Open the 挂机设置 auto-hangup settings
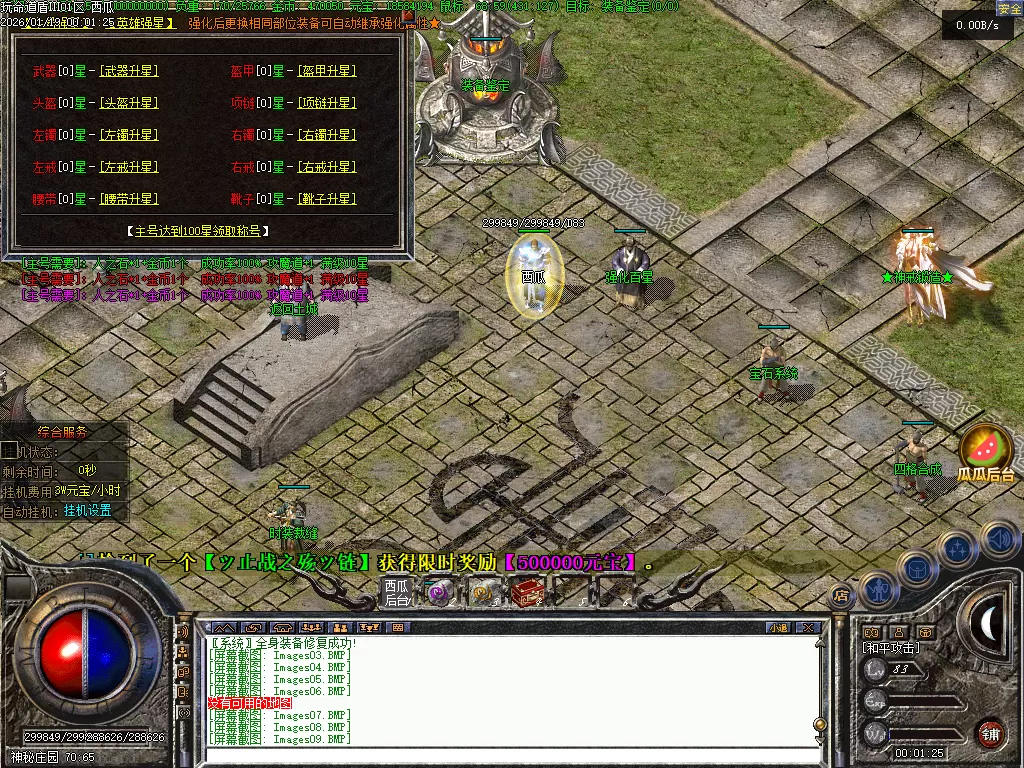 pyautogui.click(x=88, y=510)
